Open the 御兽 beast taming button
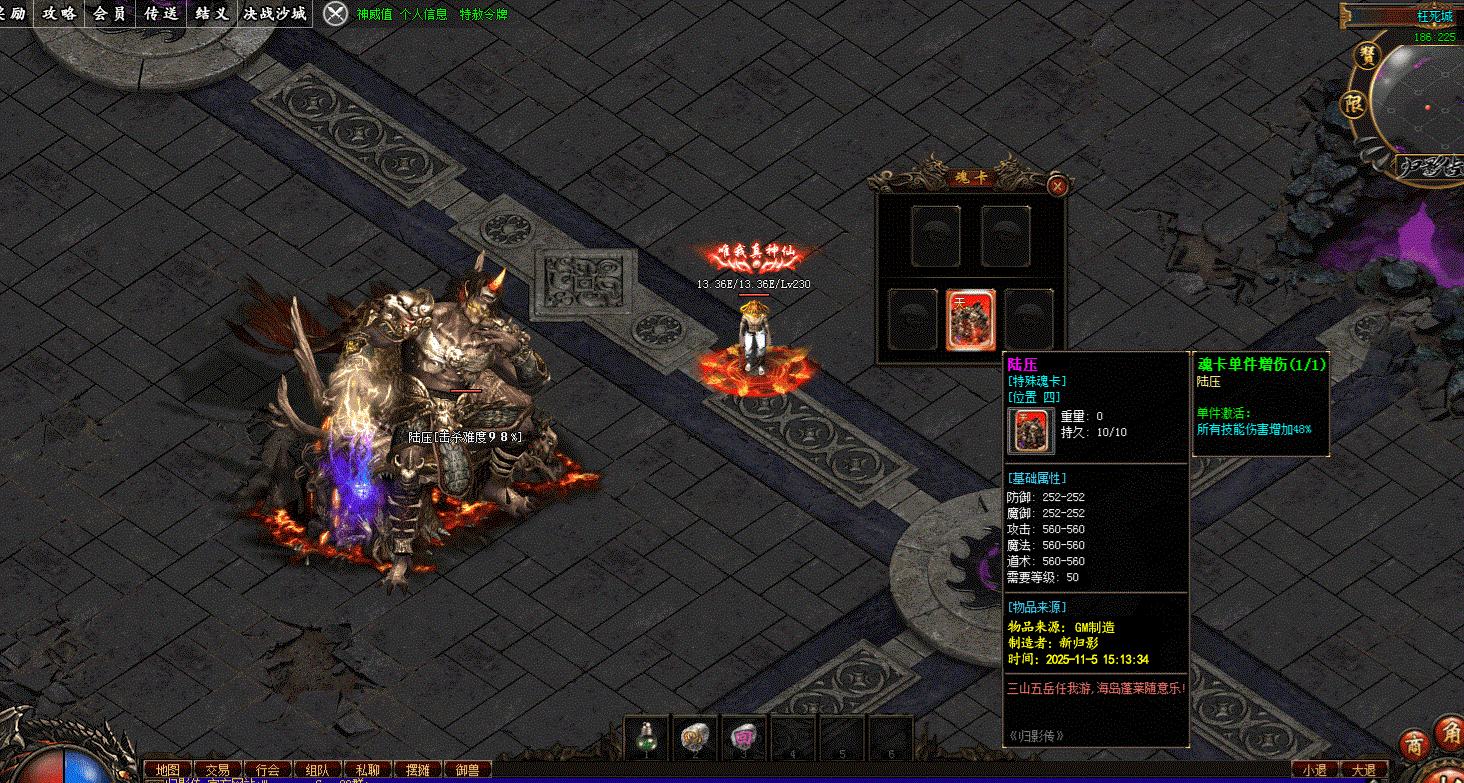The image size is (1464, 783). coord(467,770)
